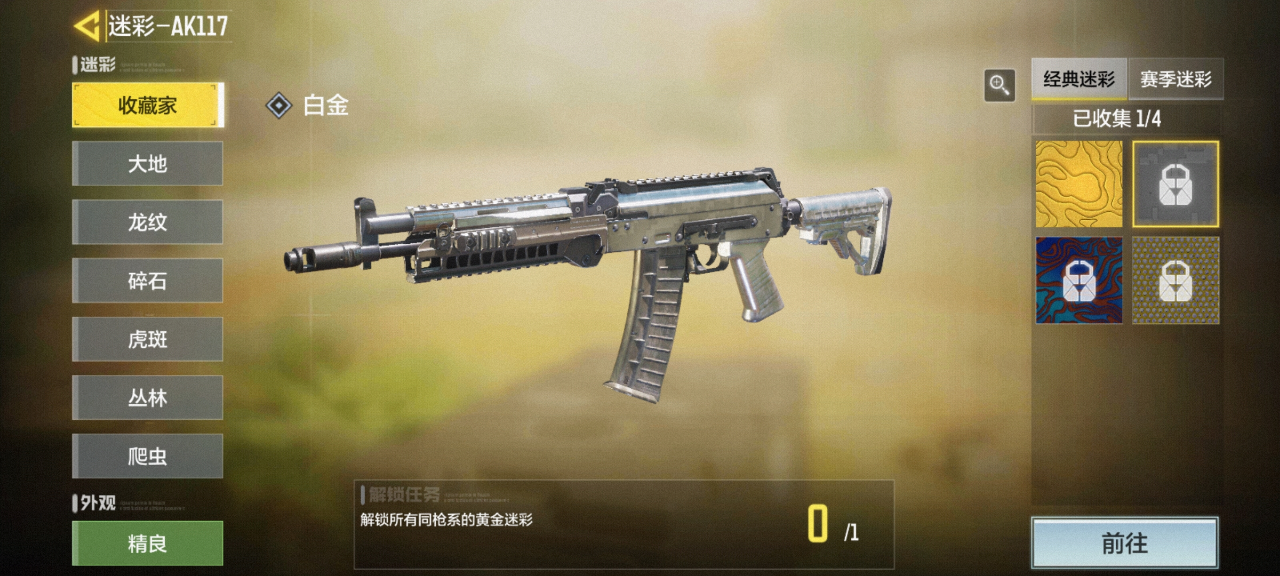1280x576 pixels.
Task: Click the magnifying glass zoom button
Action: (999, 85)
